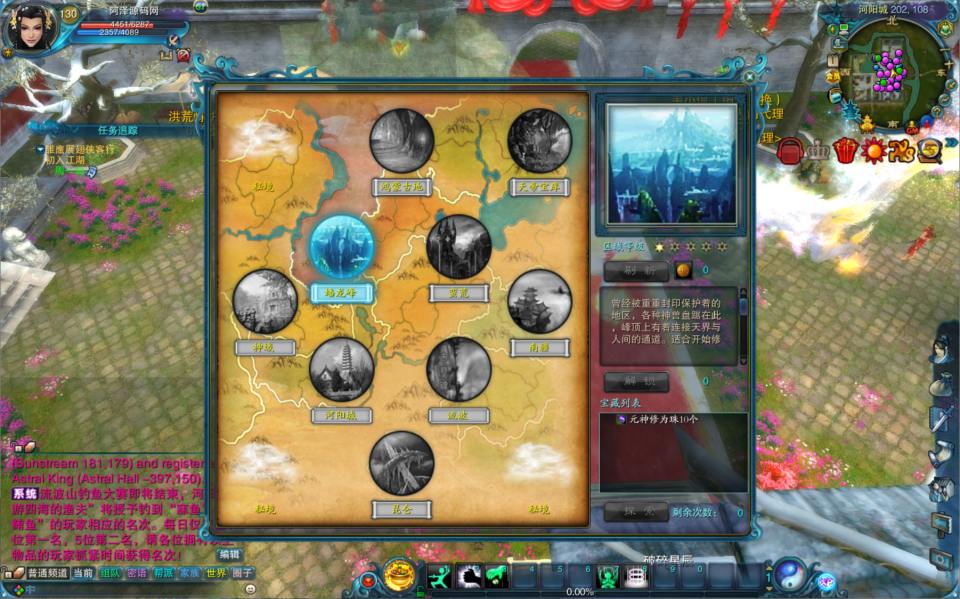Screen dimensions: 960x599
Task: Select the 昆仑 region at the bottom
Action: tap(402, 463)
